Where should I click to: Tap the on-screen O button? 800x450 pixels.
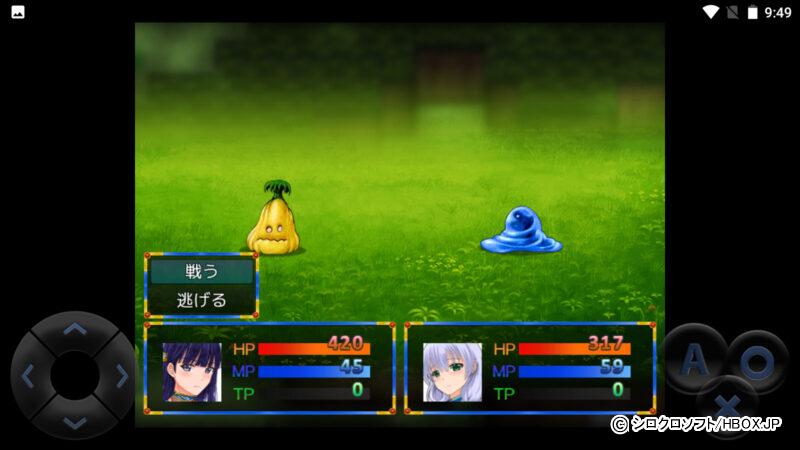click(757, 362)
